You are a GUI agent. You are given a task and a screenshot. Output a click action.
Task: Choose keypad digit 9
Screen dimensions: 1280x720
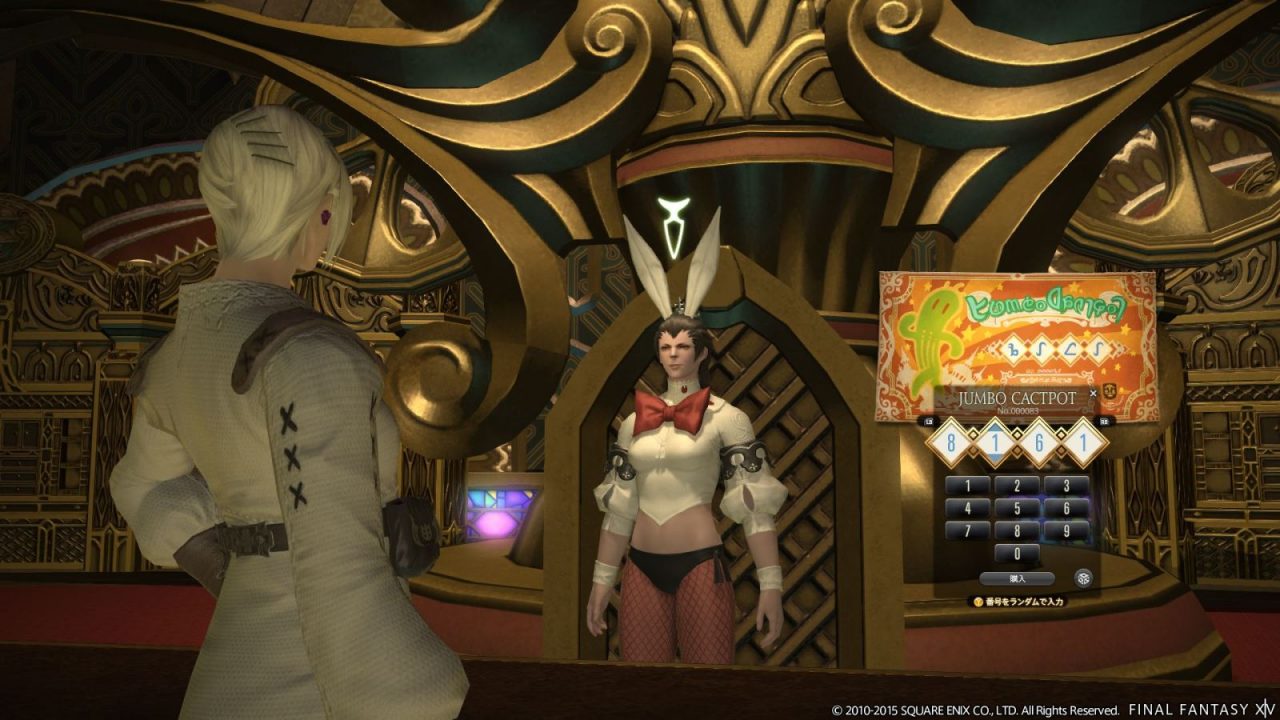pos(1066,531)
